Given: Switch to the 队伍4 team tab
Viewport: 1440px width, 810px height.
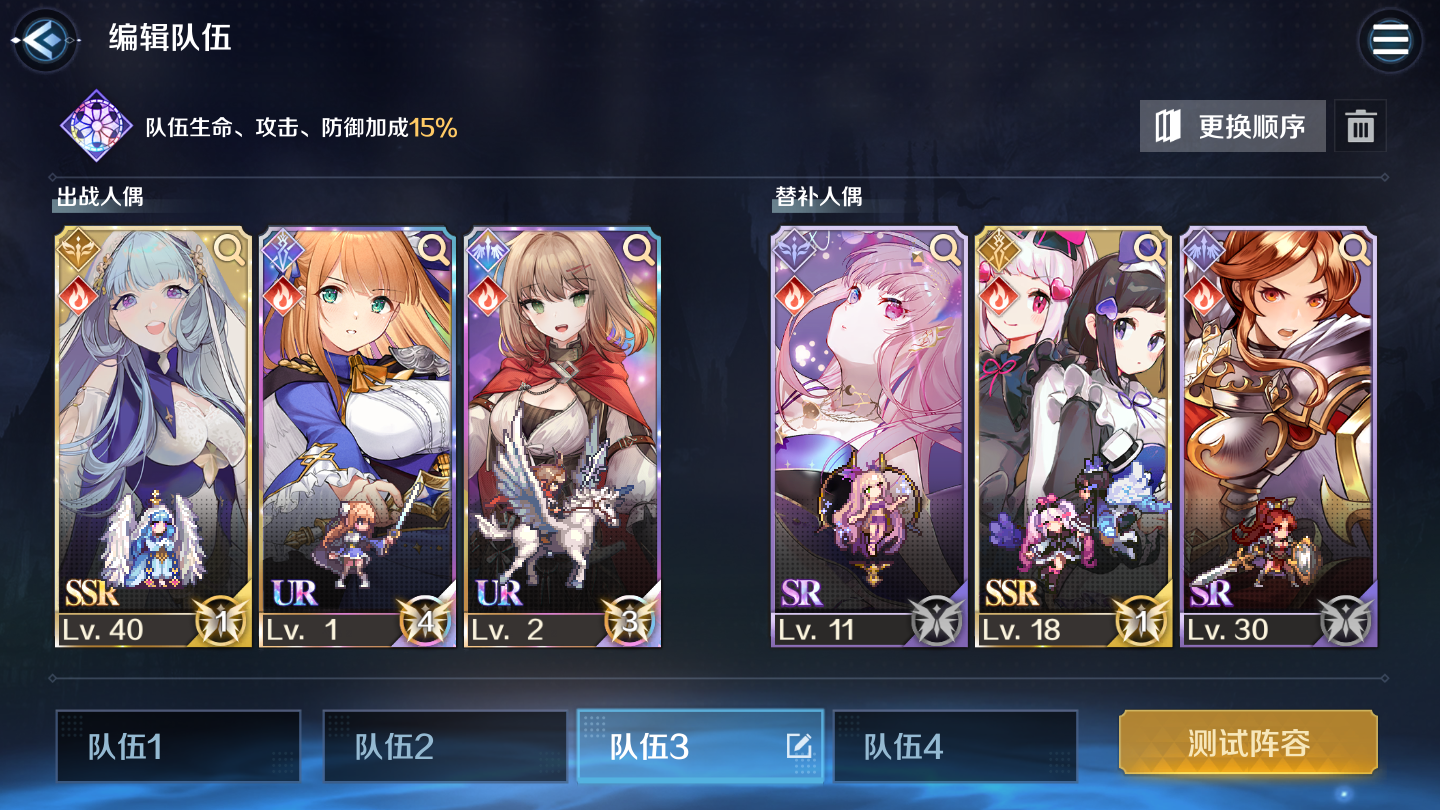Looking at the screenshot, I should coord(955,746).
